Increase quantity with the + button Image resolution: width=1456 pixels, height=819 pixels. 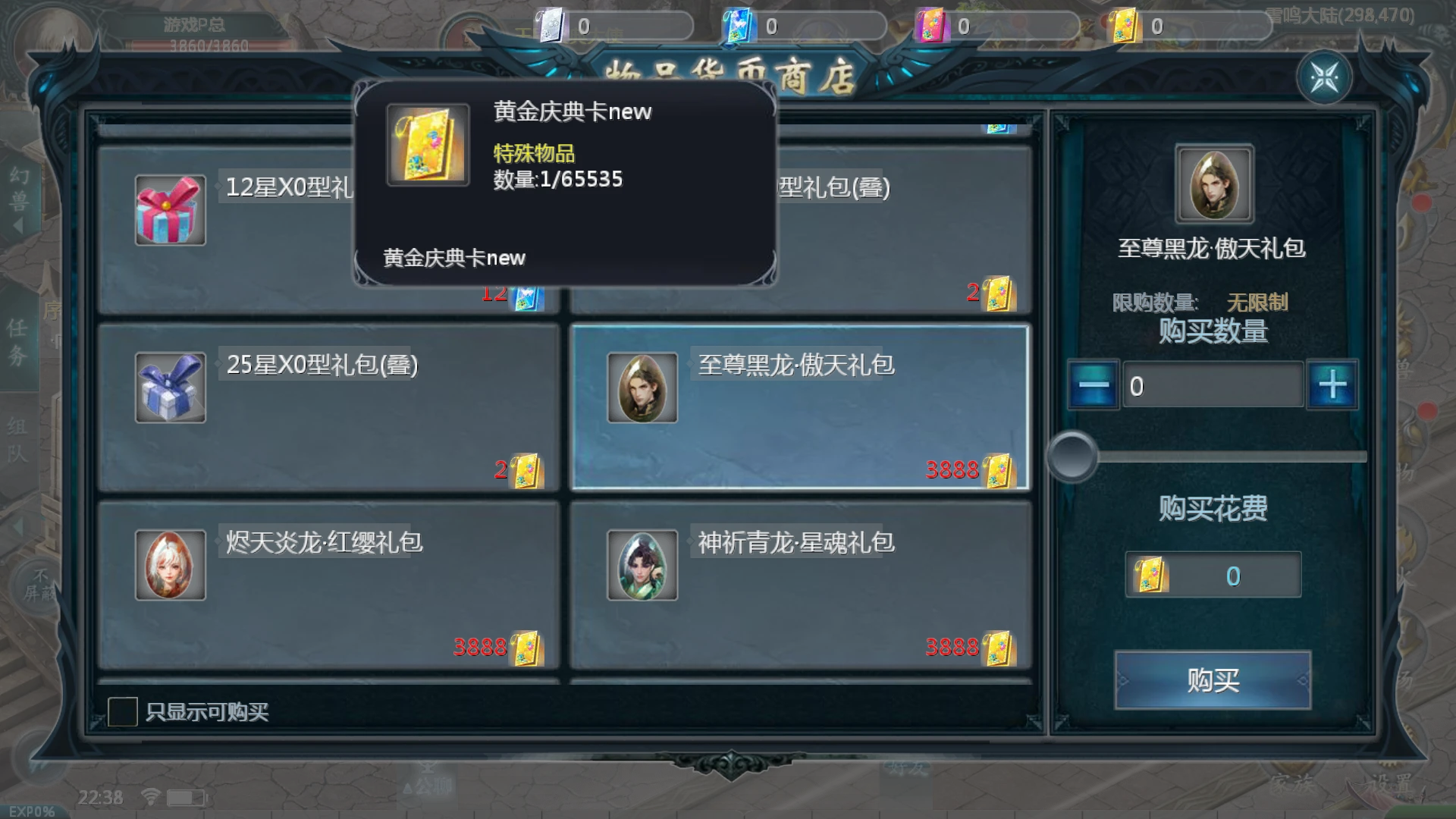(1332, 384)
